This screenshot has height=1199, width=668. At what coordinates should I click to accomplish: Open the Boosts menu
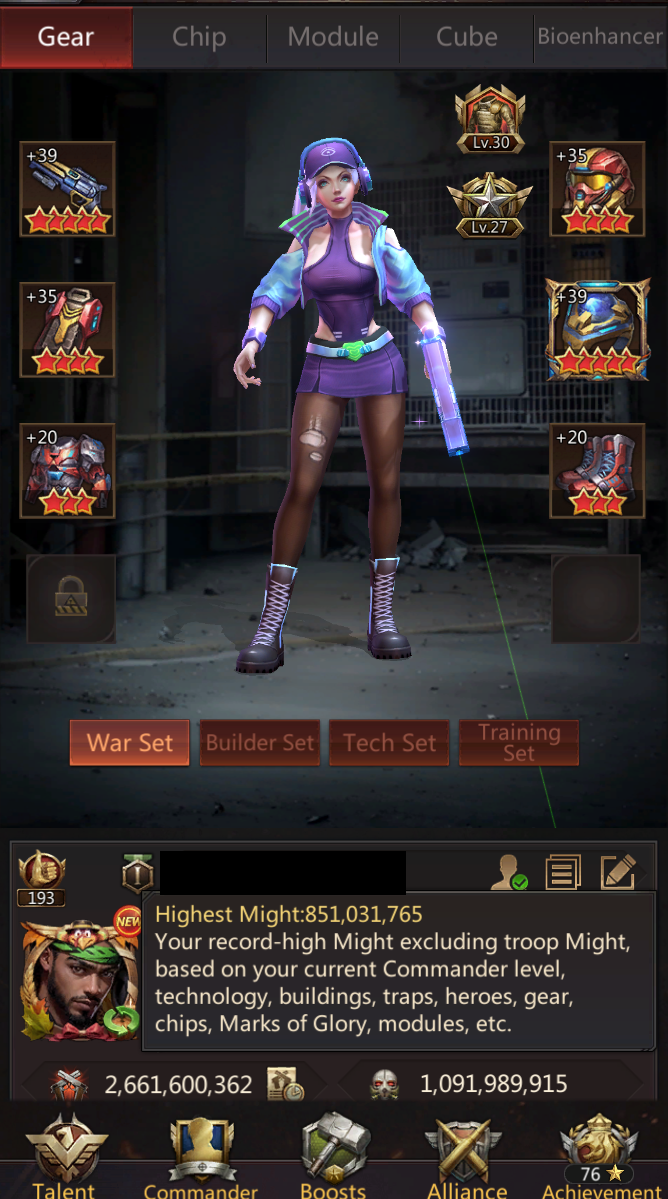334,1155
